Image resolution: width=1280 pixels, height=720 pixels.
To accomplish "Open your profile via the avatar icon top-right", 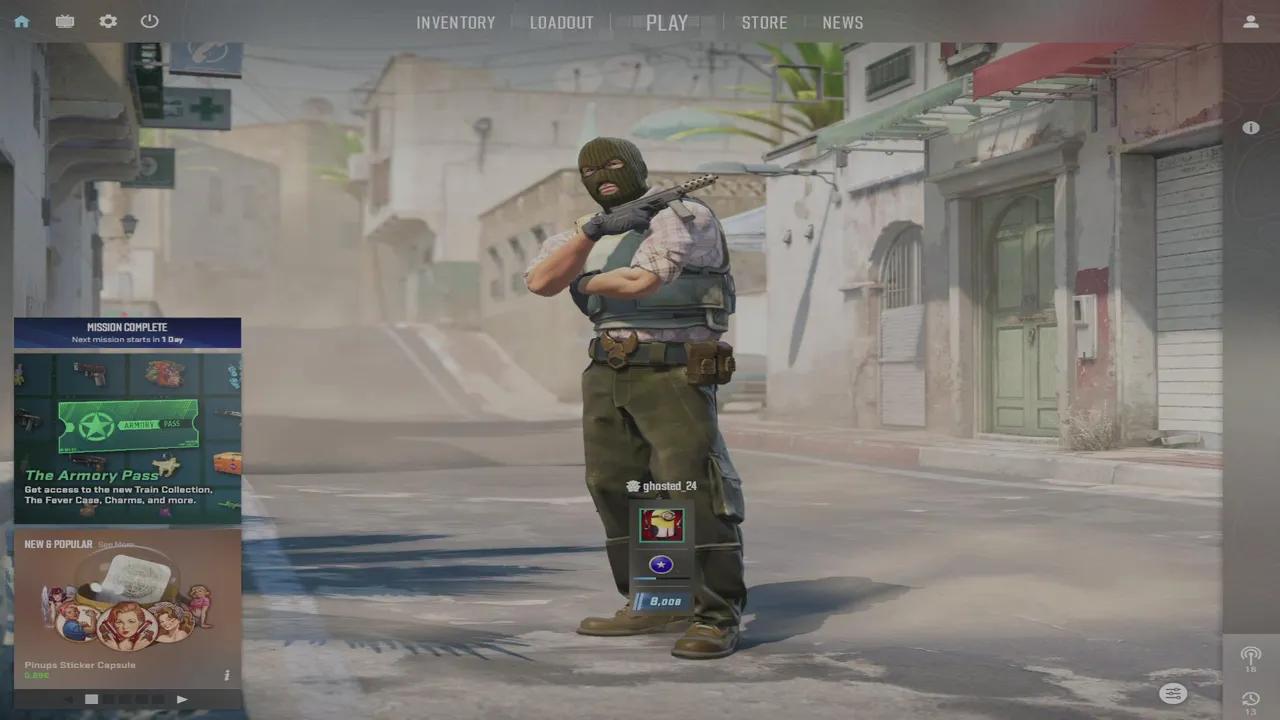I will 1251,21.
